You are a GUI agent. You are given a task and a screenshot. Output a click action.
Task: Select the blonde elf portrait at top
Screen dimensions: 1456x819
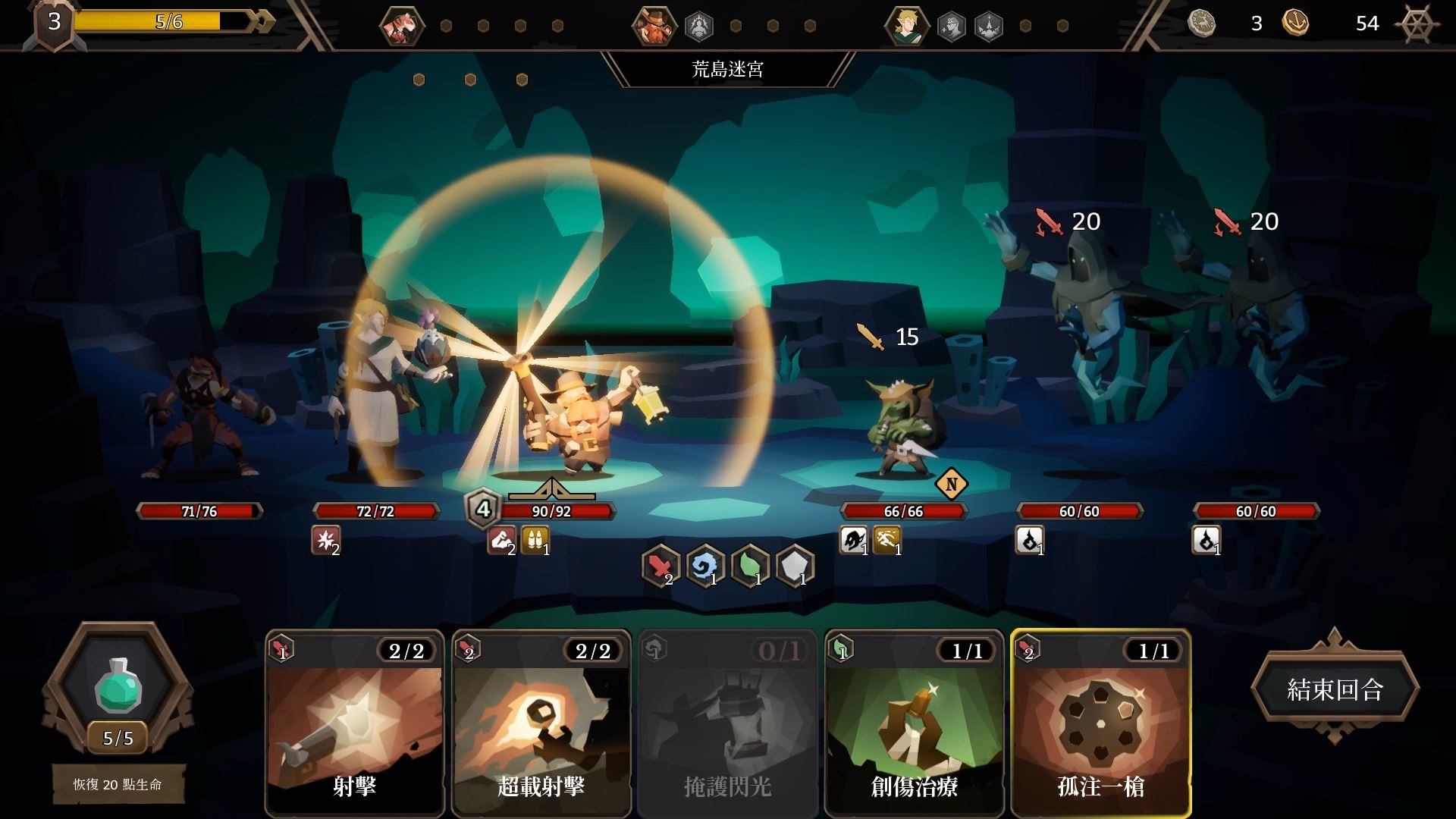point(906,26)
